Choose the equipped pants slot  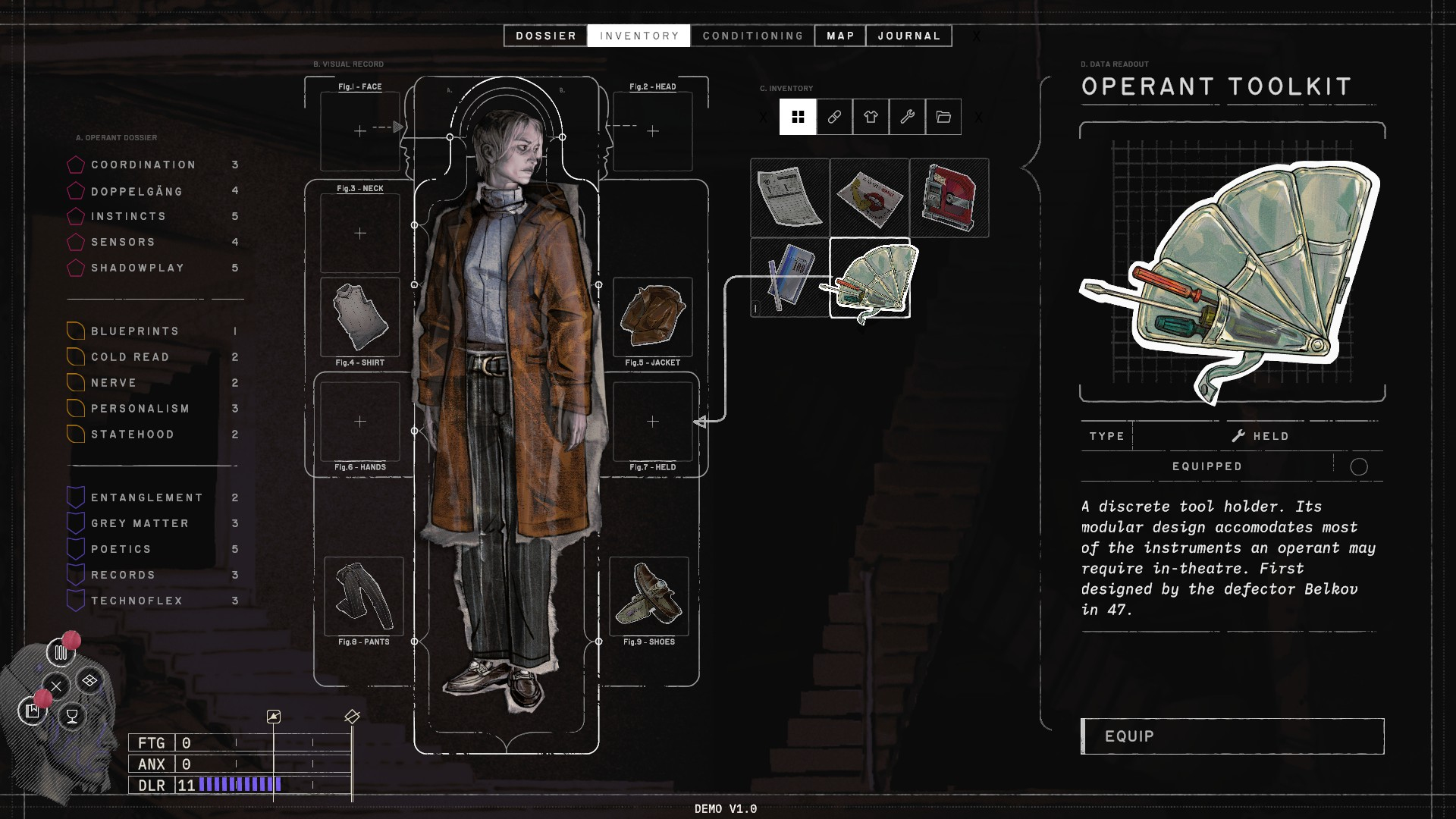[x=364, y=596]
